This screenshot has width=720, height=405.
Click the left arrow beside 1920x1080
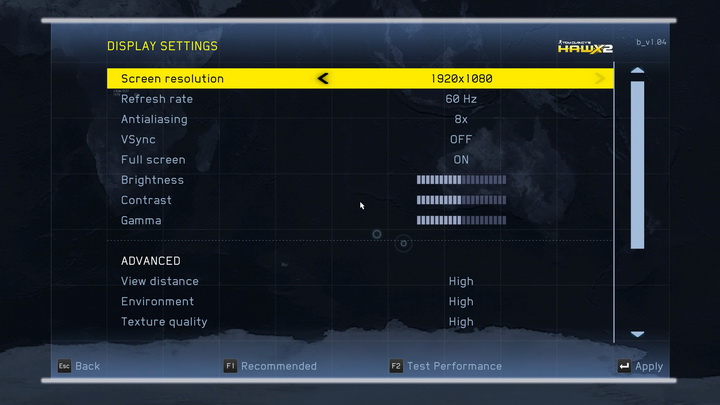click(322, 78)
